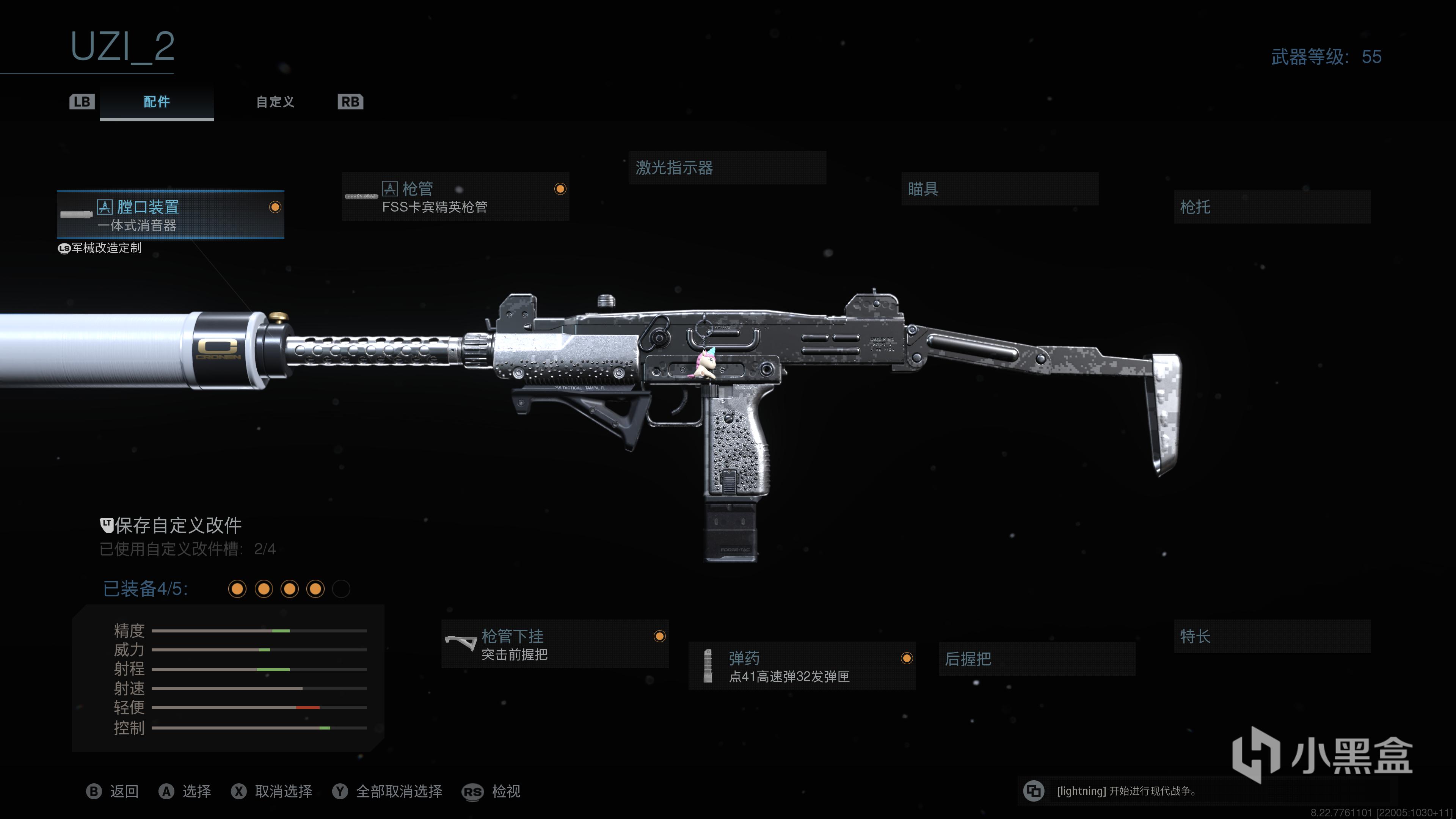Switch to the 配件 attachments tab
The image size is (1456, 819).
(157, 102)
